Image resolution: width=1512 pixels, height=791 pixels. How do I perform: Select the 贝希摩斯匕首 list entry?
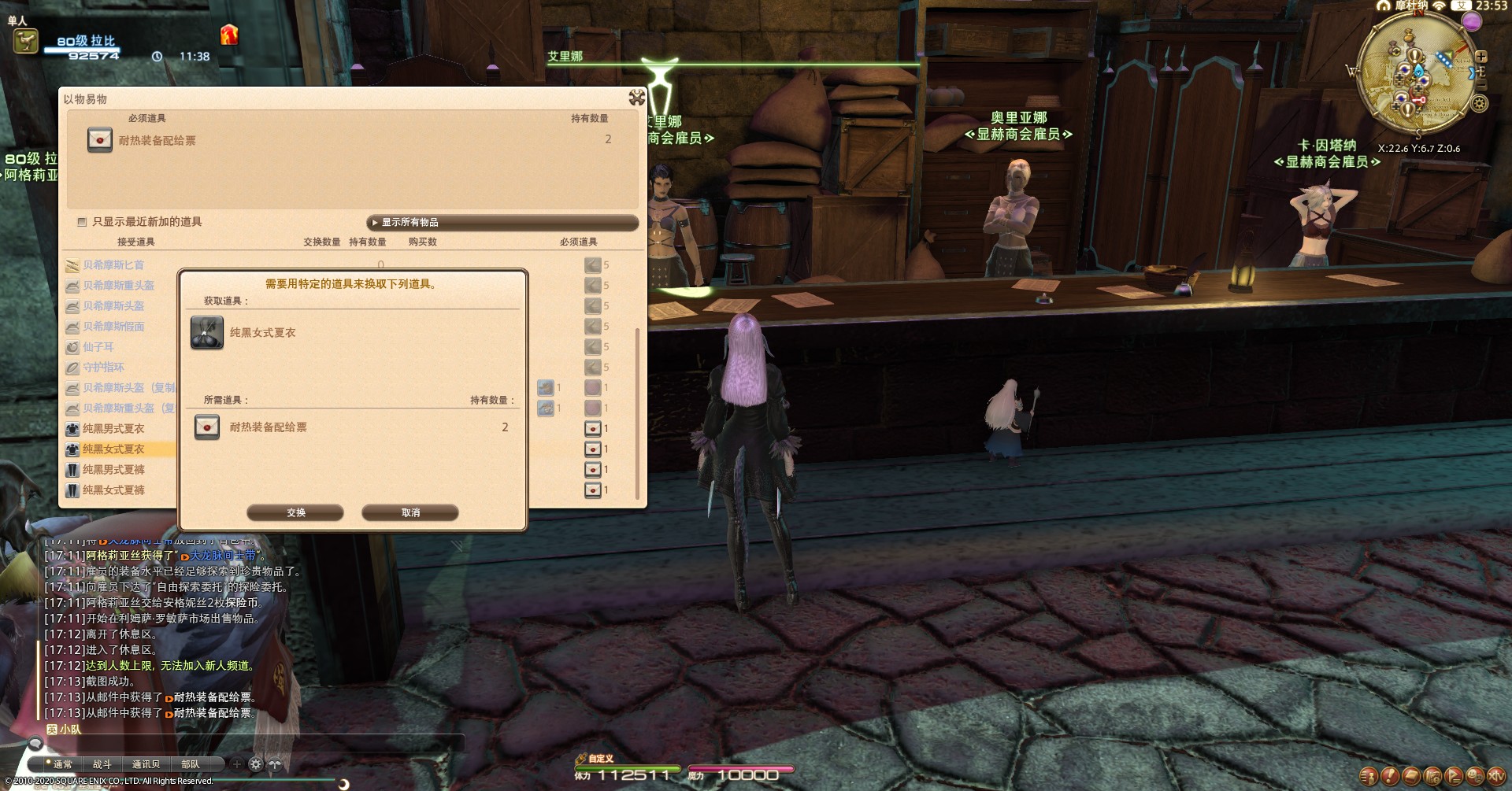[113, 265]
